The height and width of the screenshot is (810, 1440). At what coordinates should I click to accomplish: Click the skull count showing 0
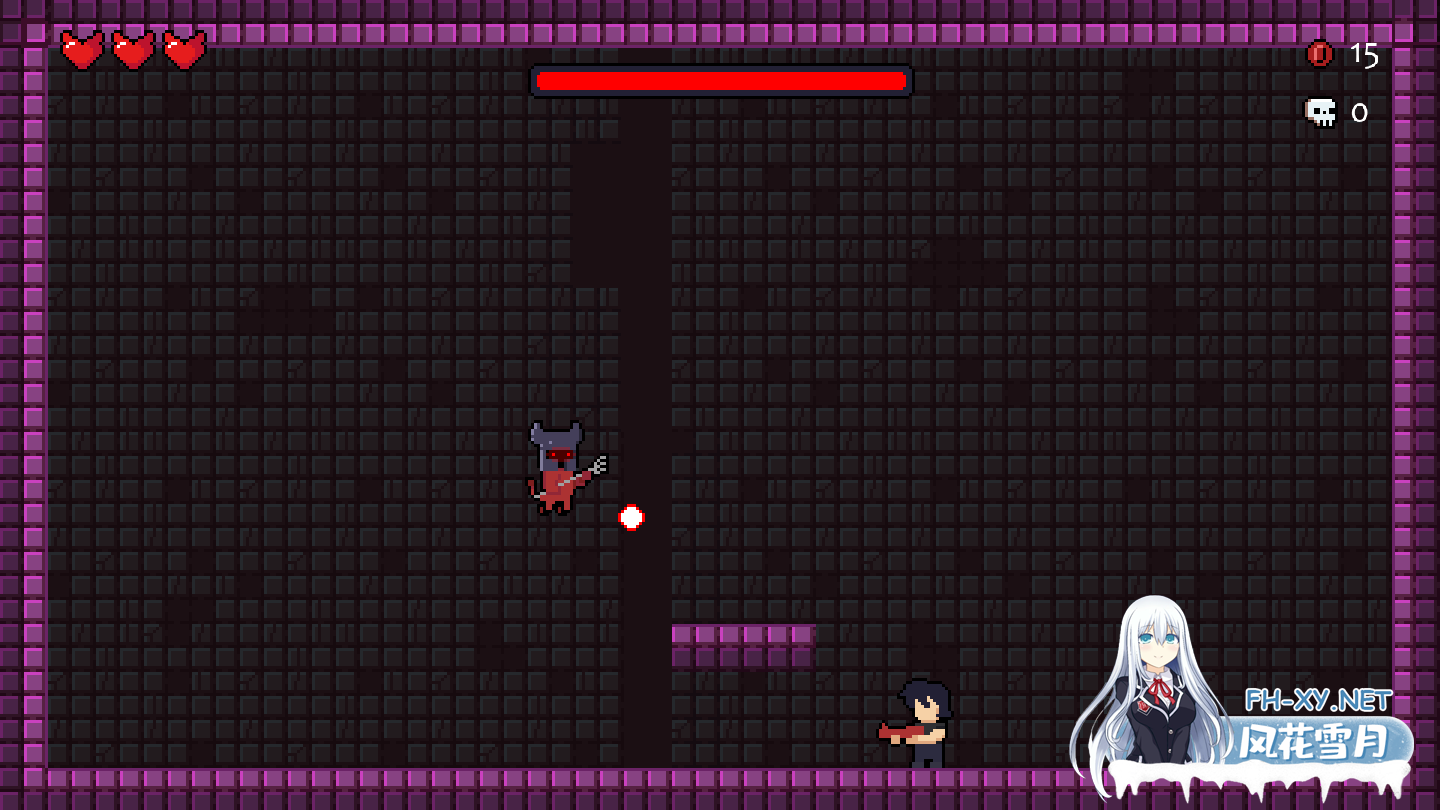1360,113
